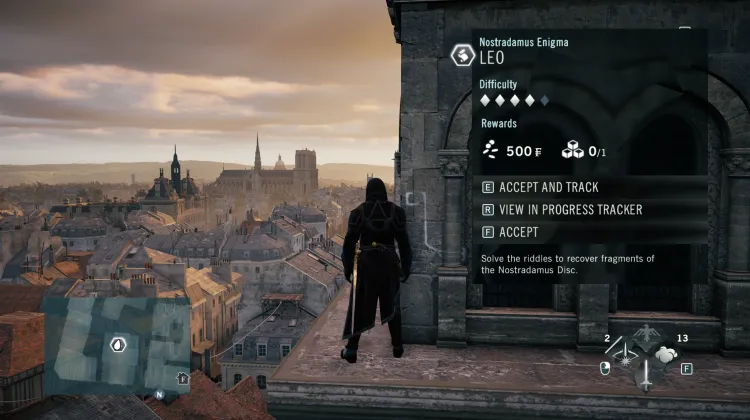Select VIEW IN PROGRESS TRACKER
Screen dimensions: 750x420
[x=561, y=210]
